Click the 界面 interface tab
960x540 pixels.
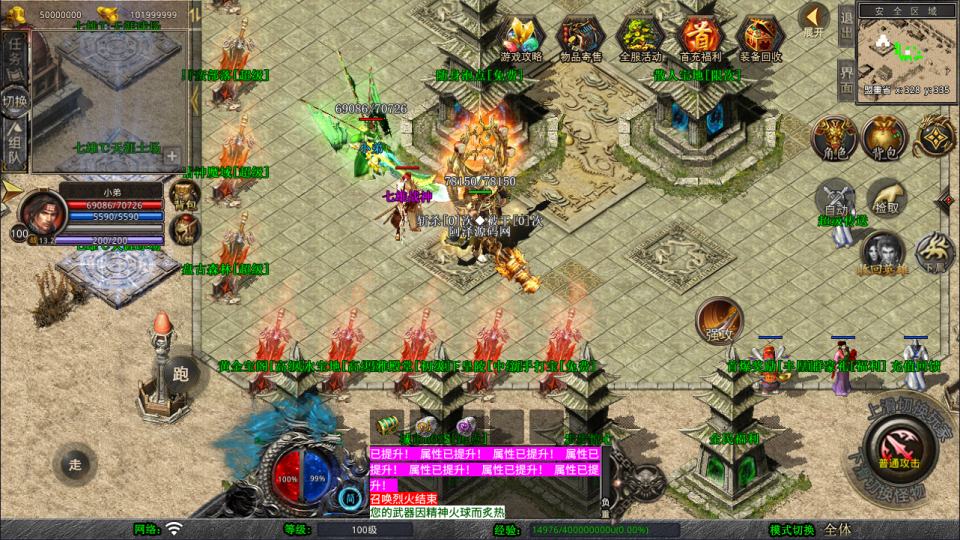pos(845,78)
